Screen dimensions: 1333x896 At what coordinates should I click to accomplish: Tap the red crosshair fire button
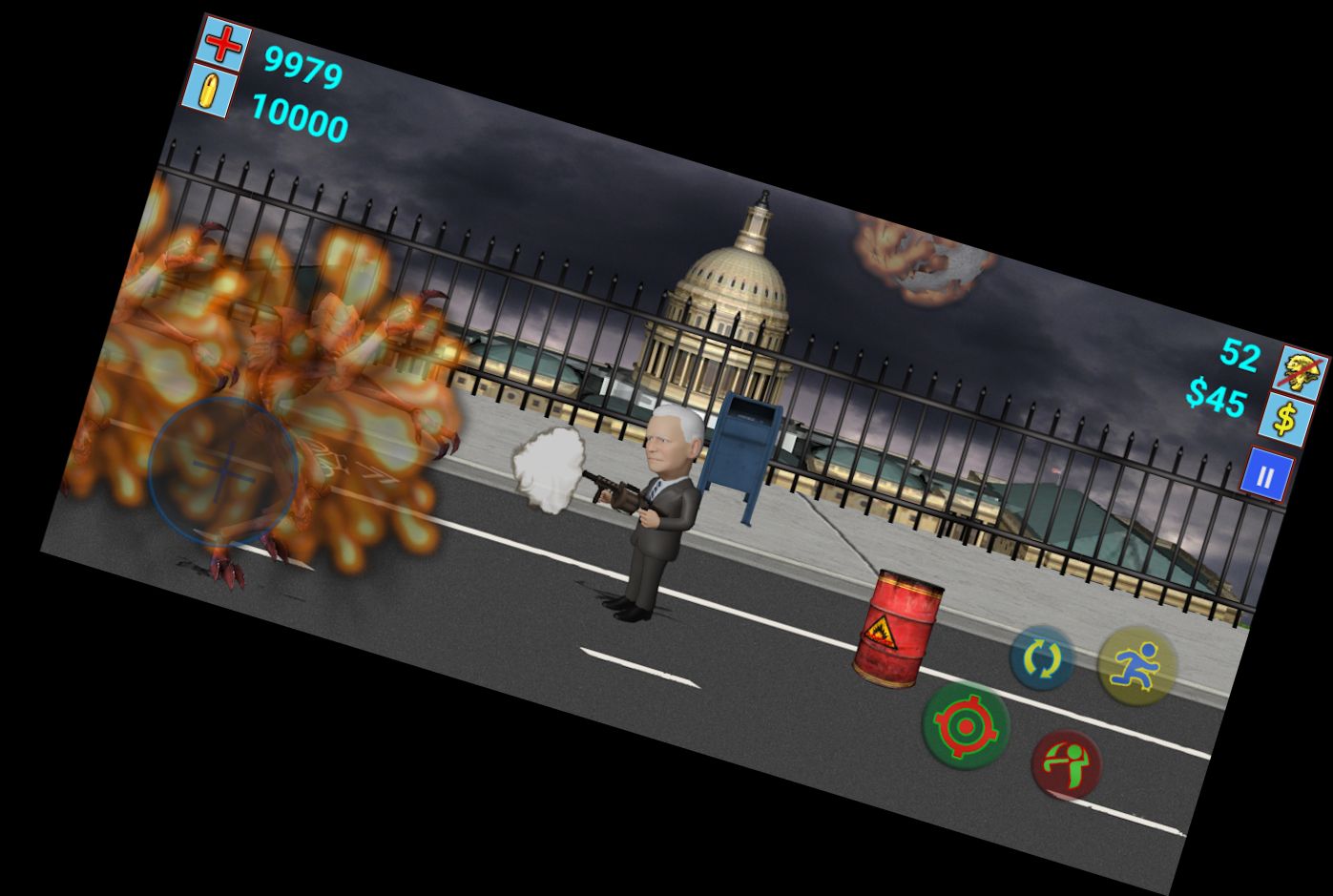click(x=965, y=725)
